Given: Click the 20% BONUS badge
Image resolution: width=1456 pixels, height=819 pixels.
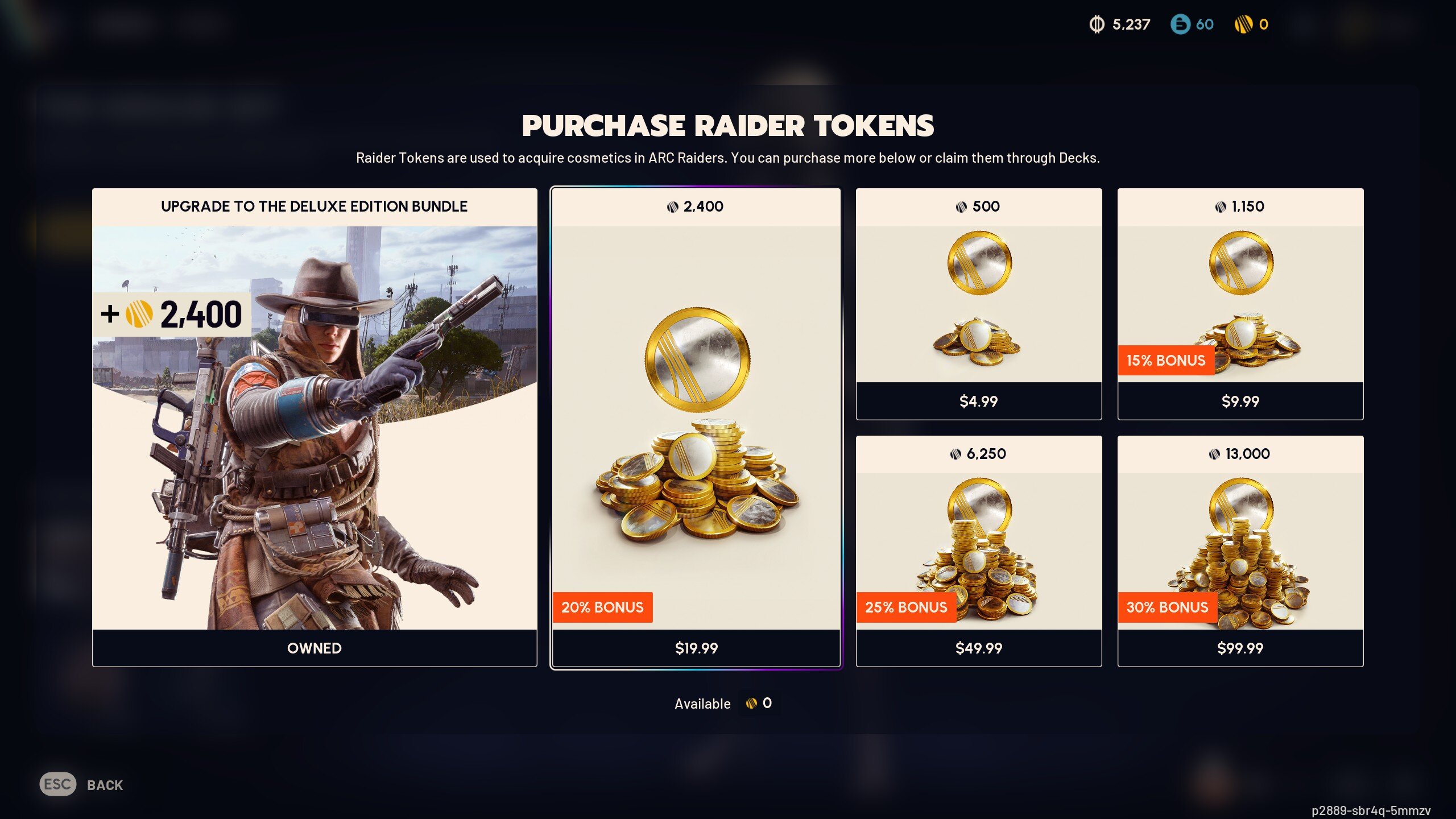Looking at the screenshot, I should [x=604, y=607].
